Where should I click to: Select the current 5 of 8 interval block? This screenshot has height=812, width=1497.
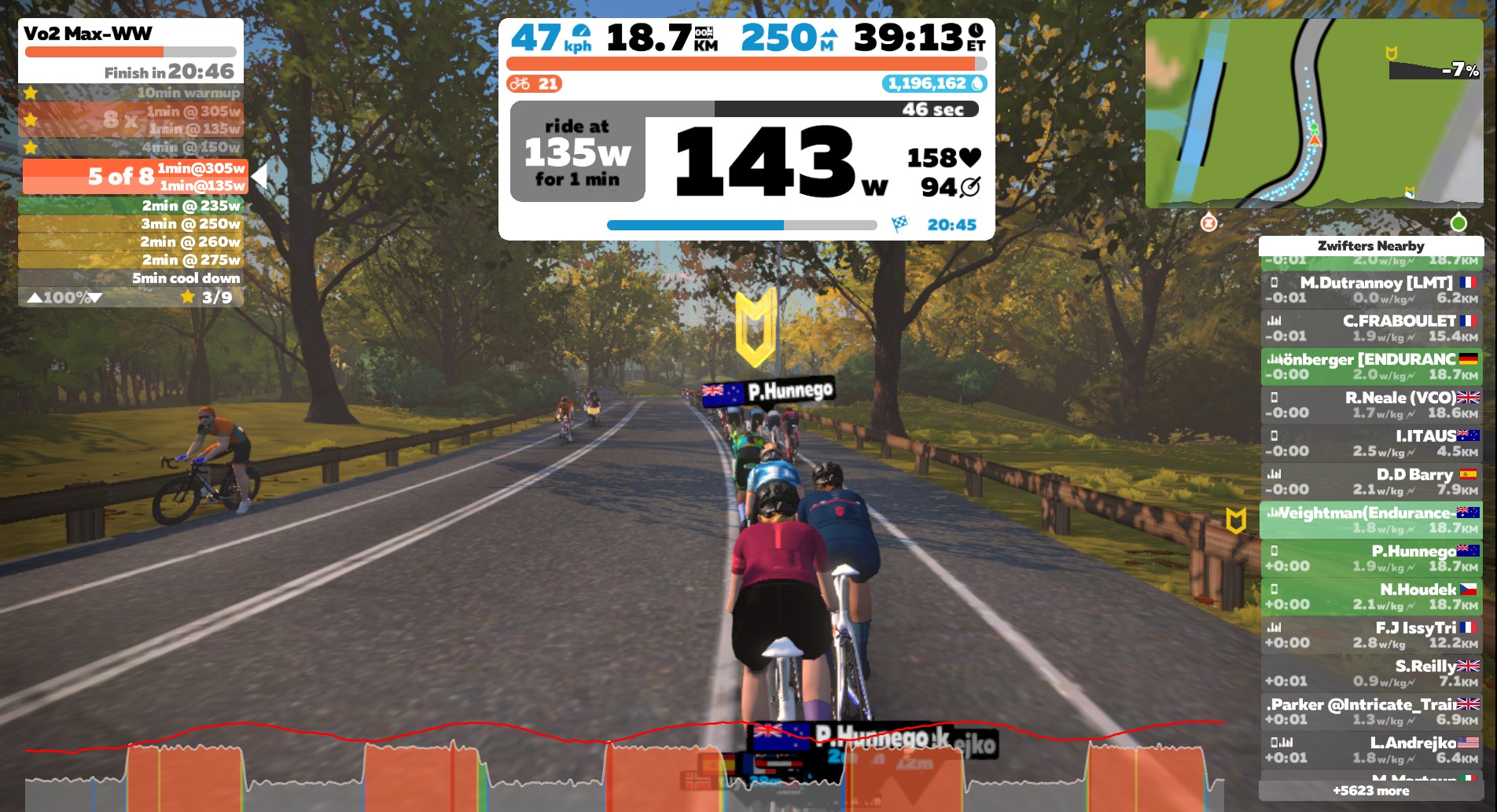point(134,177)
